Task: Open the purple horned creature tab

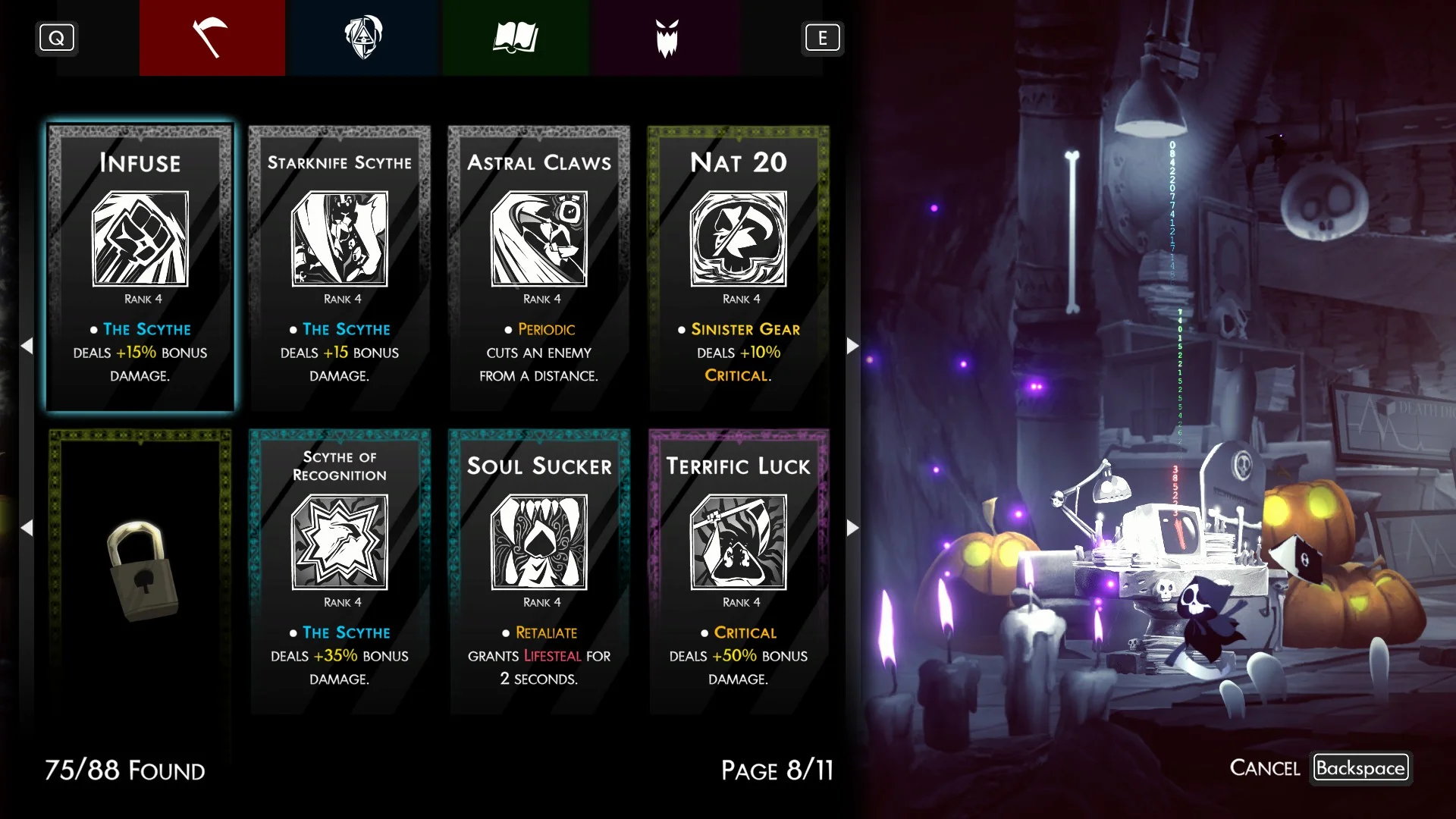Action: (667, 38)
